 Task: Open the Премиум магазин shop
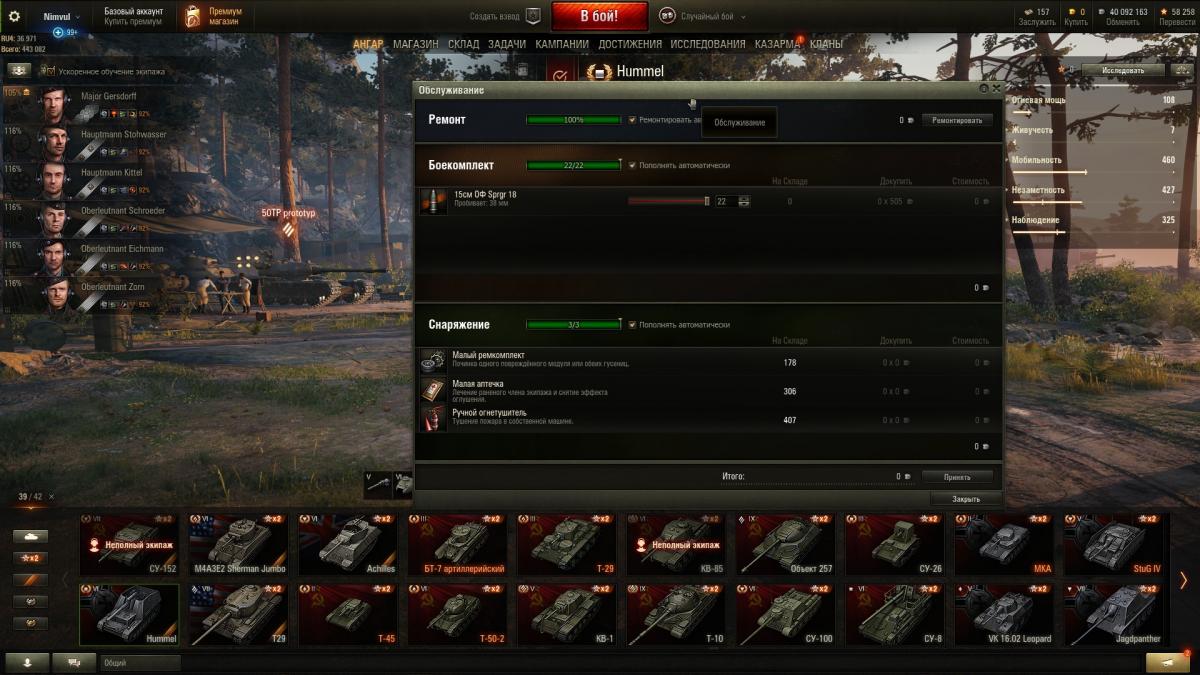(214, 16)
